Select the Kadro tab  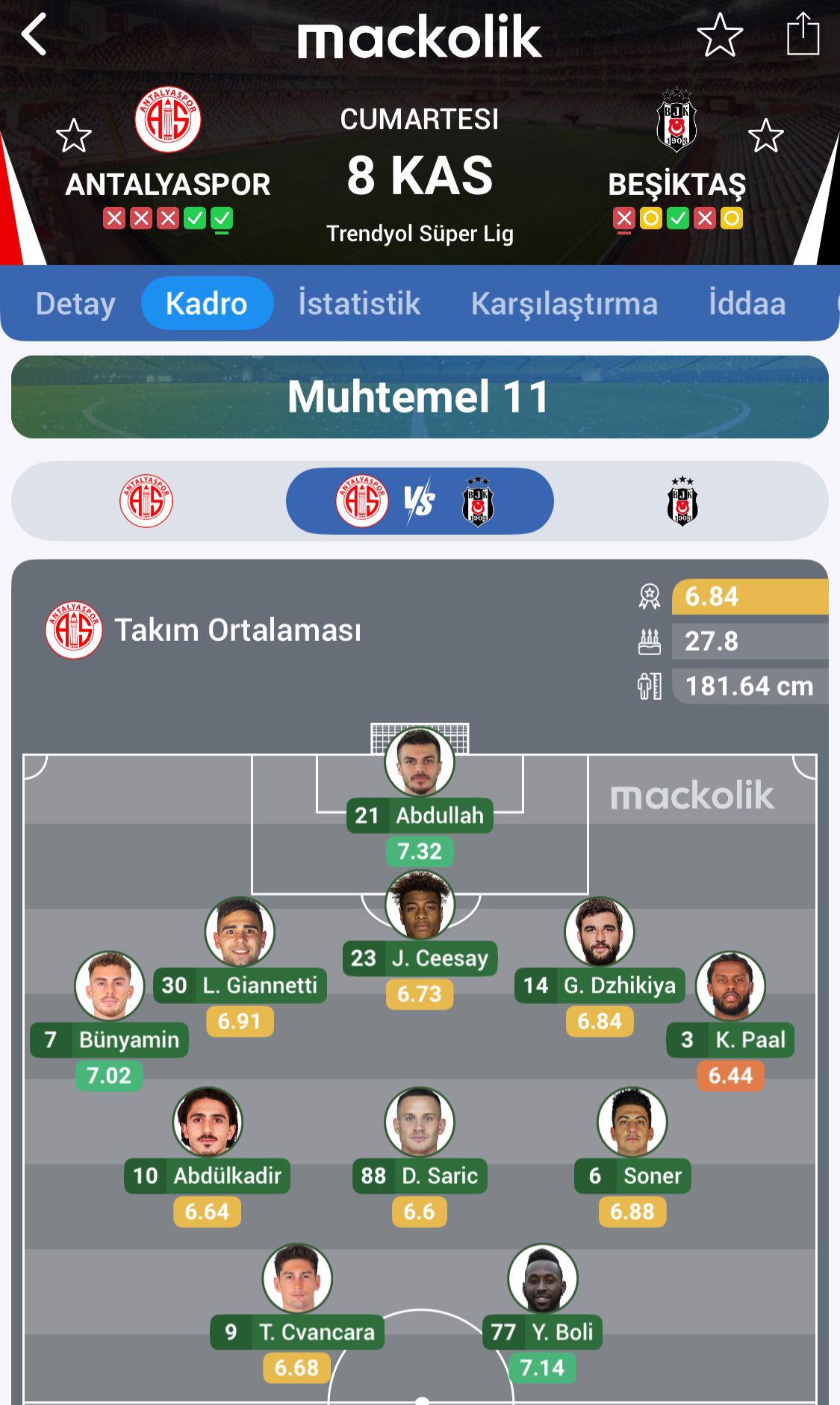207,304
